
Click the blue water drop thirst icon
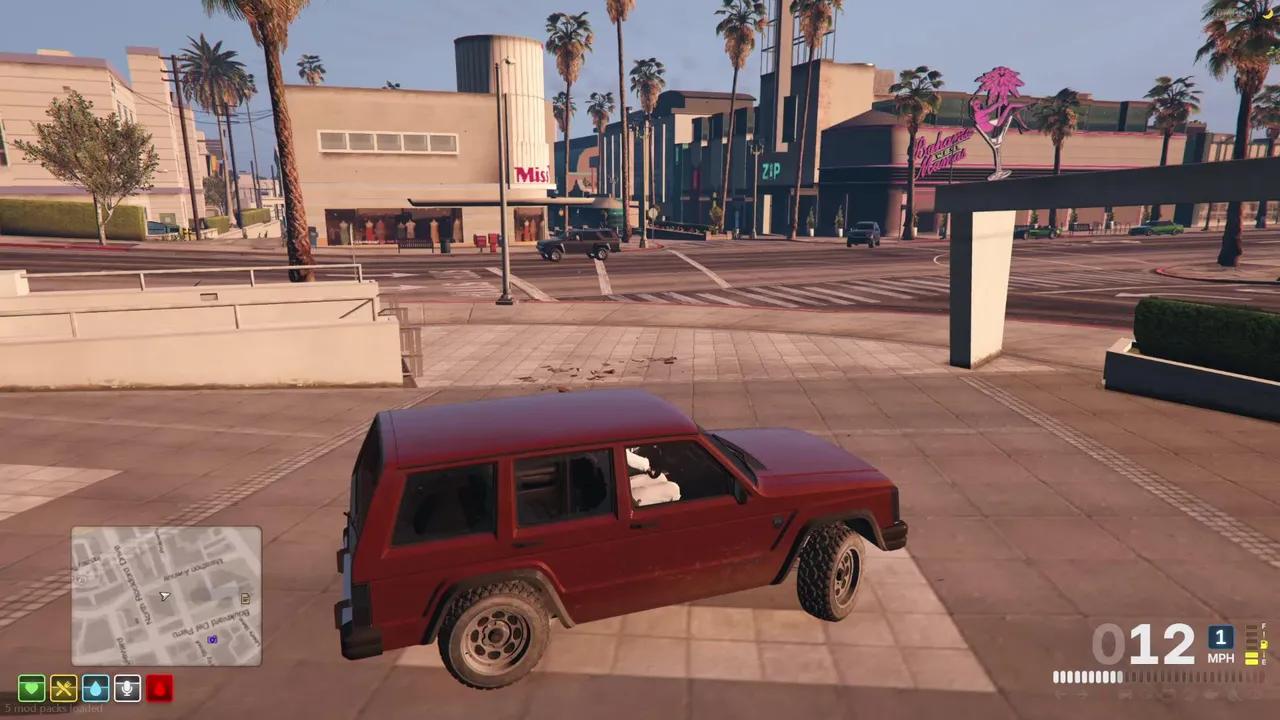point(96,688)
